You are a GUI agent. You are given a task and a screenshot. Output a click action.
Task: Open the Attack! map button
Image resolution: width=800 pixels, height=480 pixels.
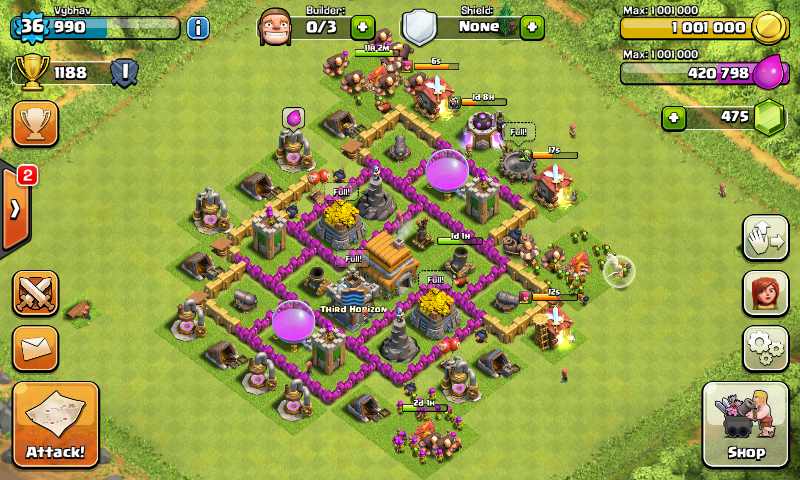click(56, 424)
